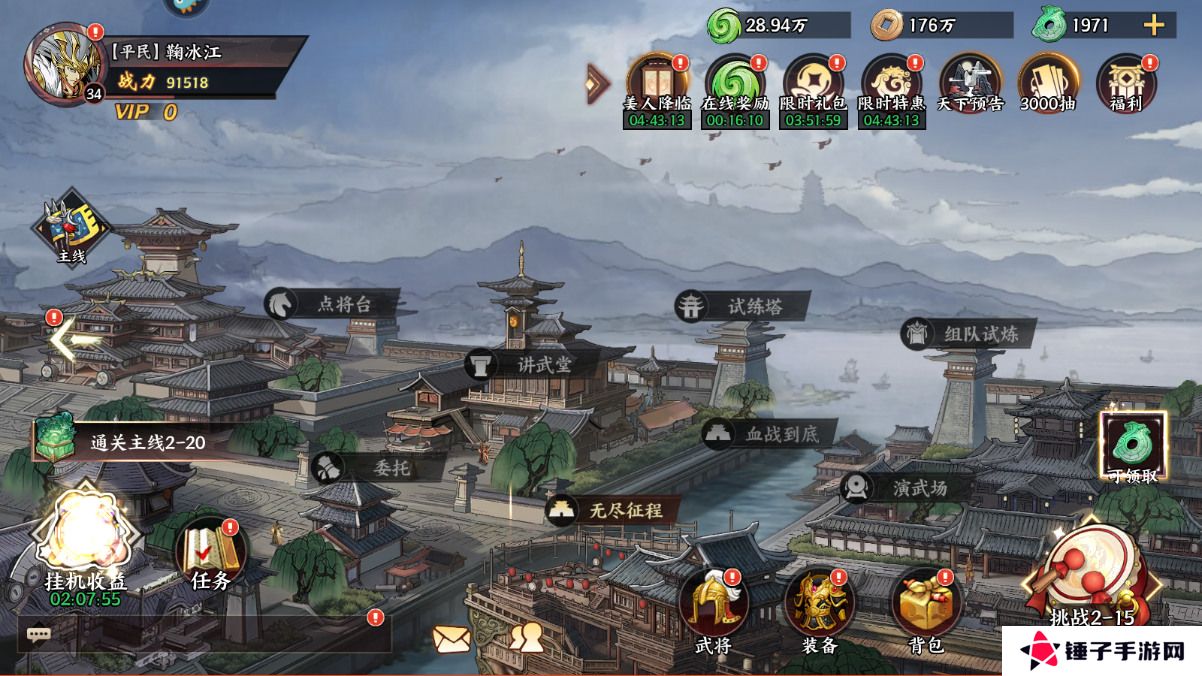Screen dimensions: 1202x676
Task: View the 天下预告 preview
Action: 969,80
